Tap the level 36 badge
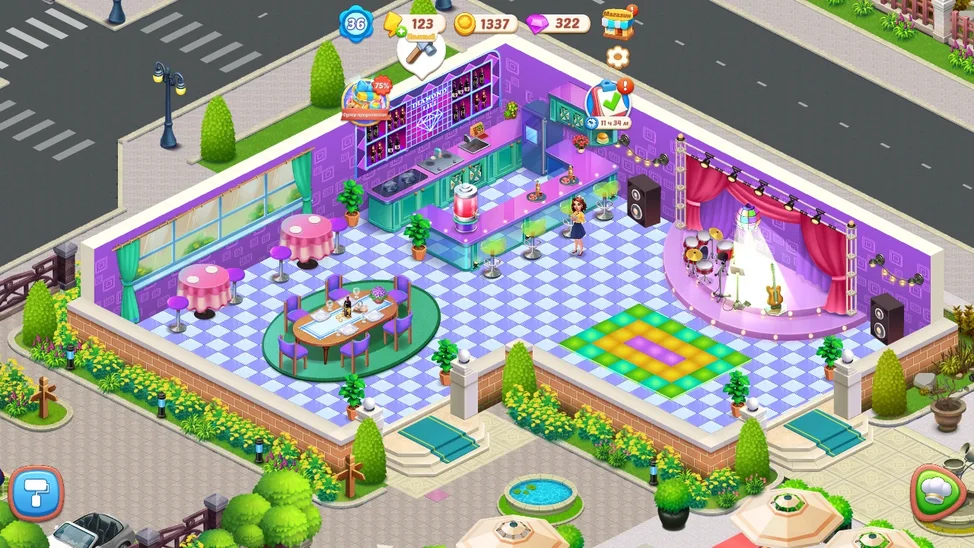Viewport: 974px width, 548px height. pyautogui.click(x=355, y=23)
